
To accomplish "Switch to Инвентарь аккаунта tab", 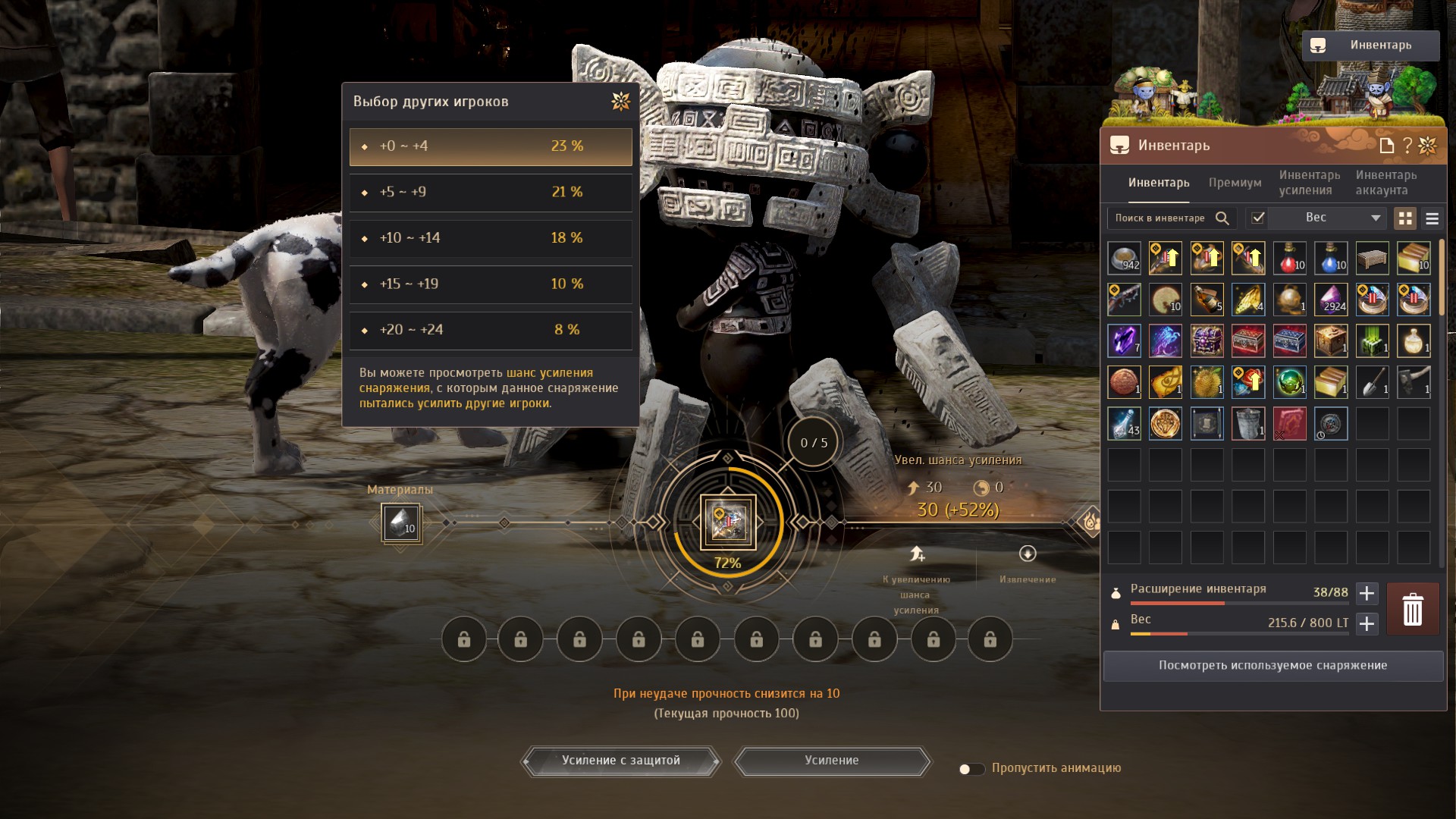I will tap(1385, 183).
